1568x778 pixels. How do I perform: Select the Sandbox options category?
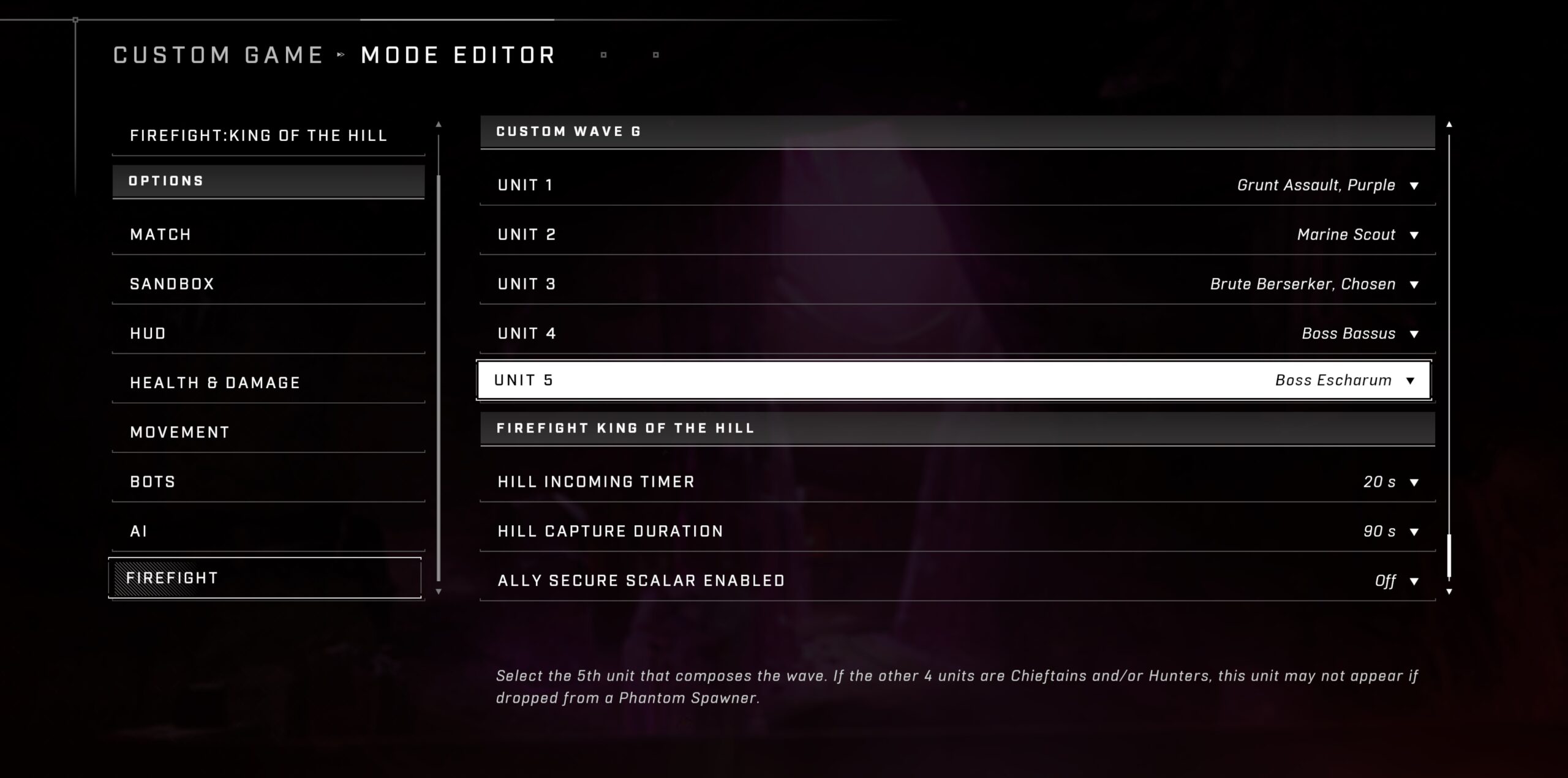pyautogui.click(x=268, y=284)
